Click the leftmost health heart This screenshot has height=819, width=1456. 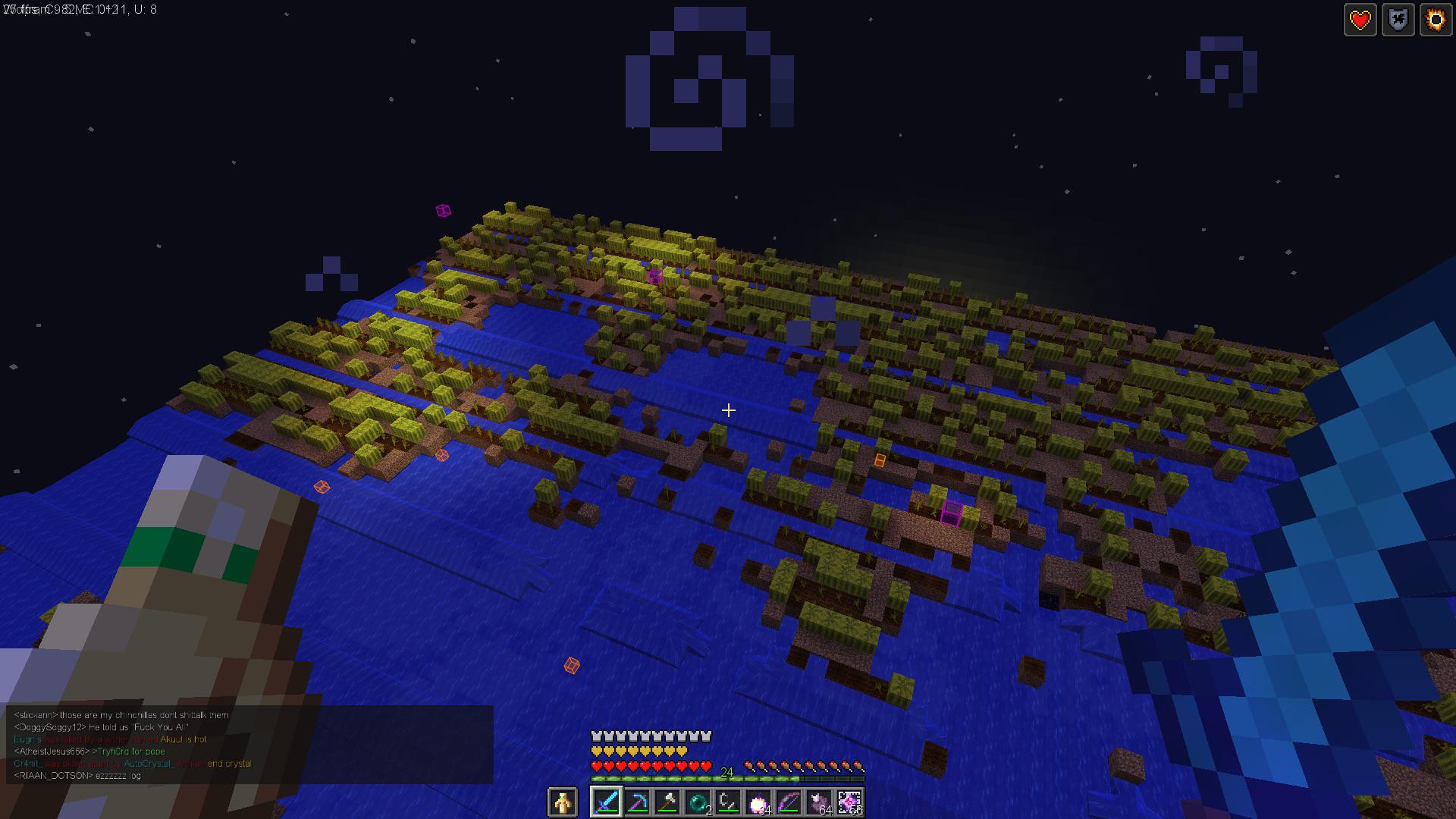click(x=596, y=766)
